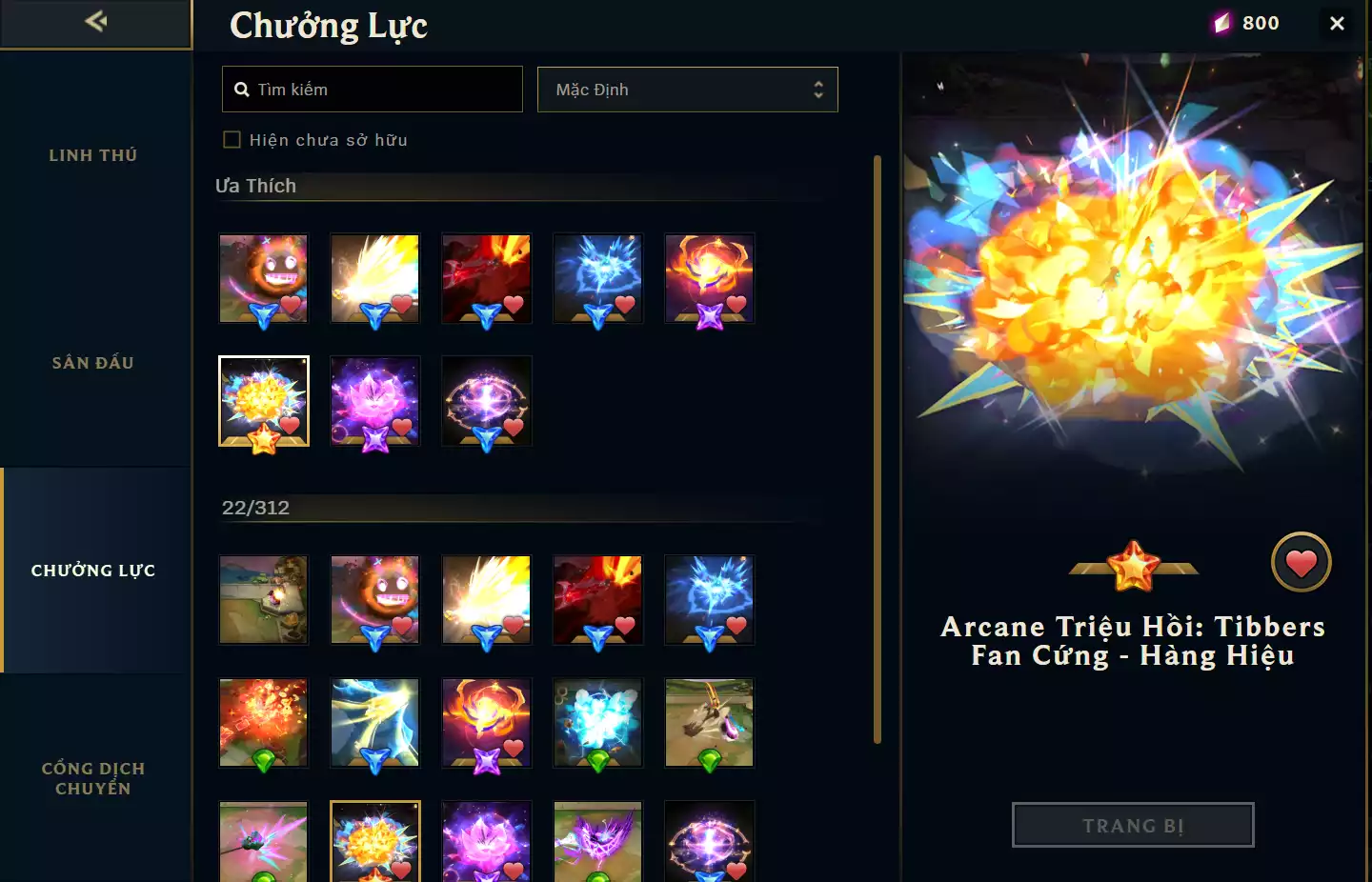Click the purple star badge on the swirl portal boom
This screenshot has height=882, width=1372.
(x=710, y=317)
